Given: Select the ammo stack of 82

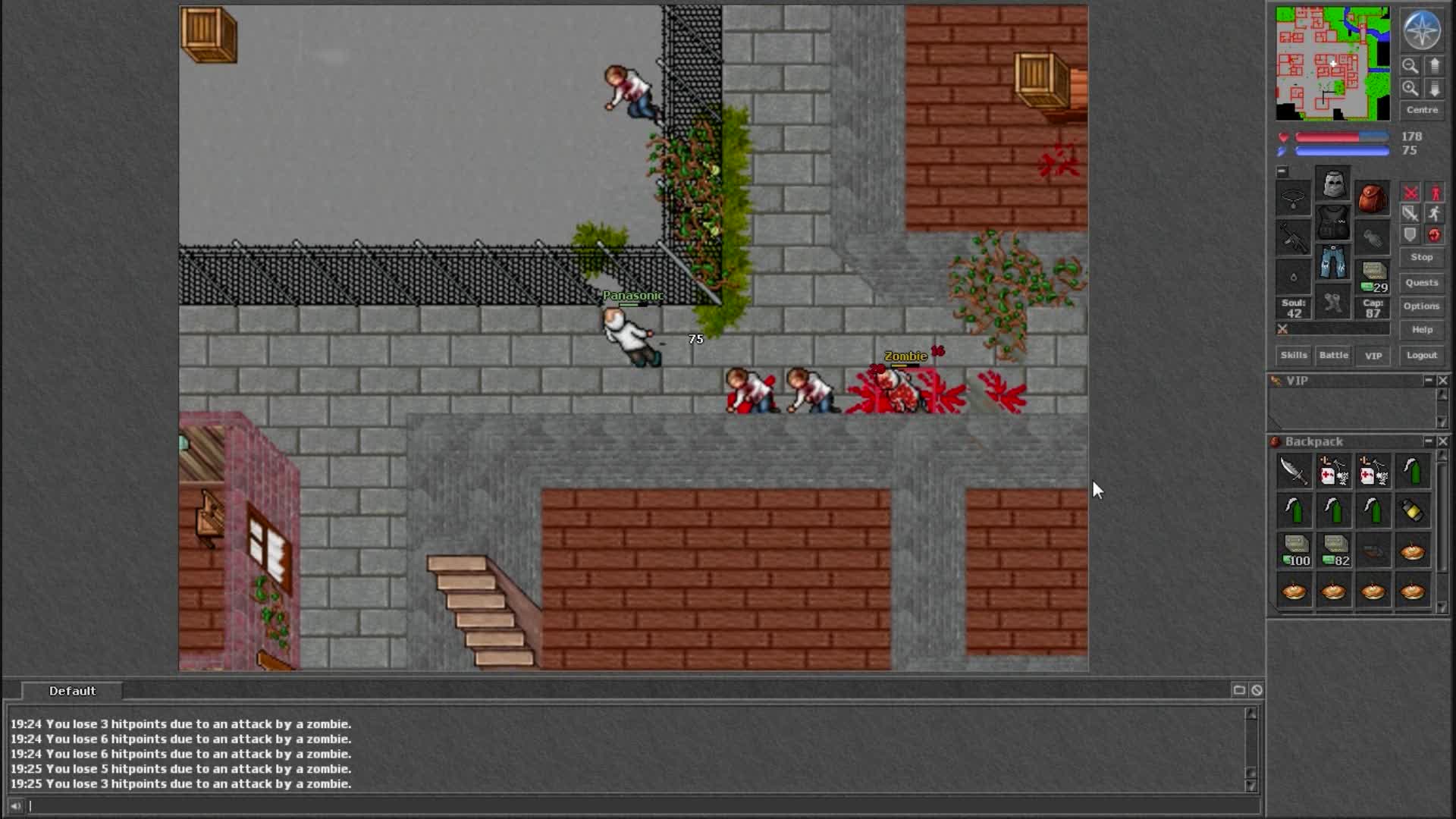Looking at the screenshot, I should point(1335,550).
